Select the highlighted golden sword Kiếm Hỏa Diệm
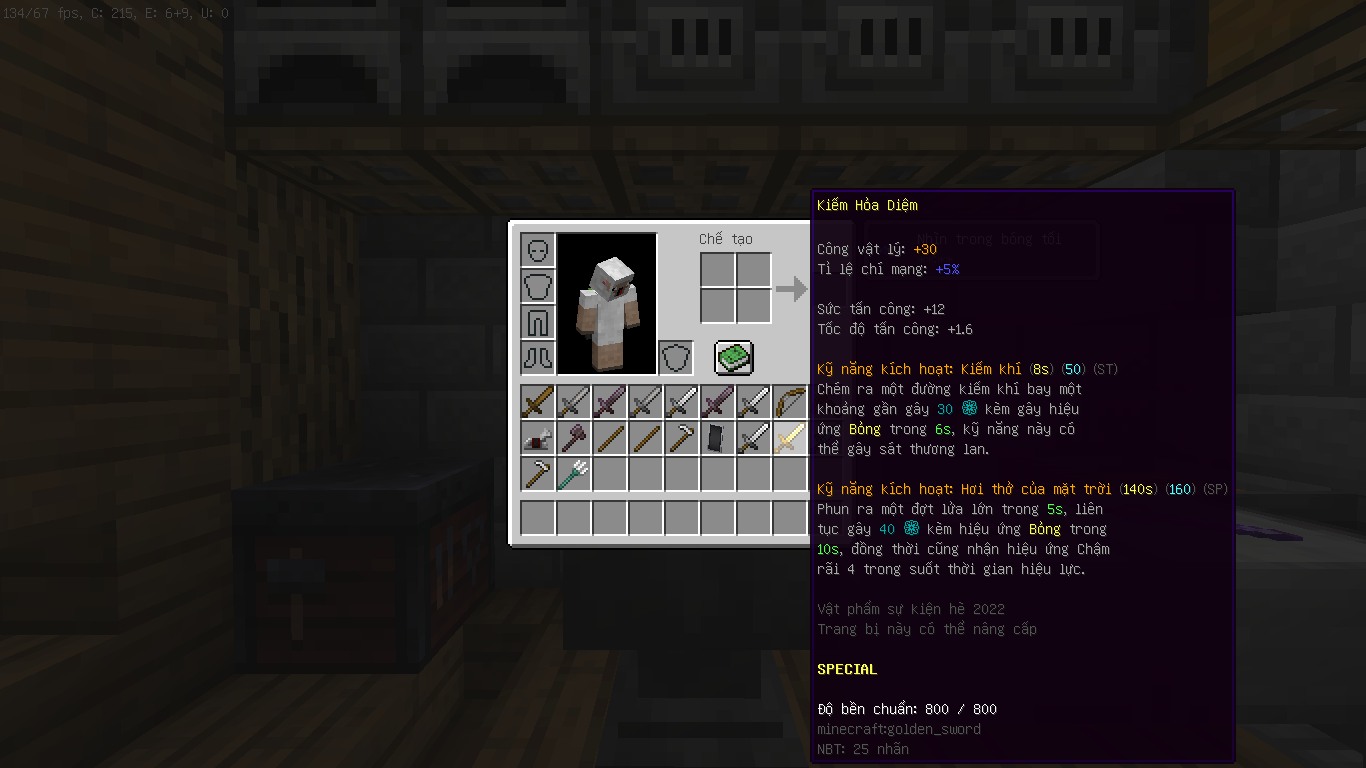1366x768 pixels. (790, 438)
